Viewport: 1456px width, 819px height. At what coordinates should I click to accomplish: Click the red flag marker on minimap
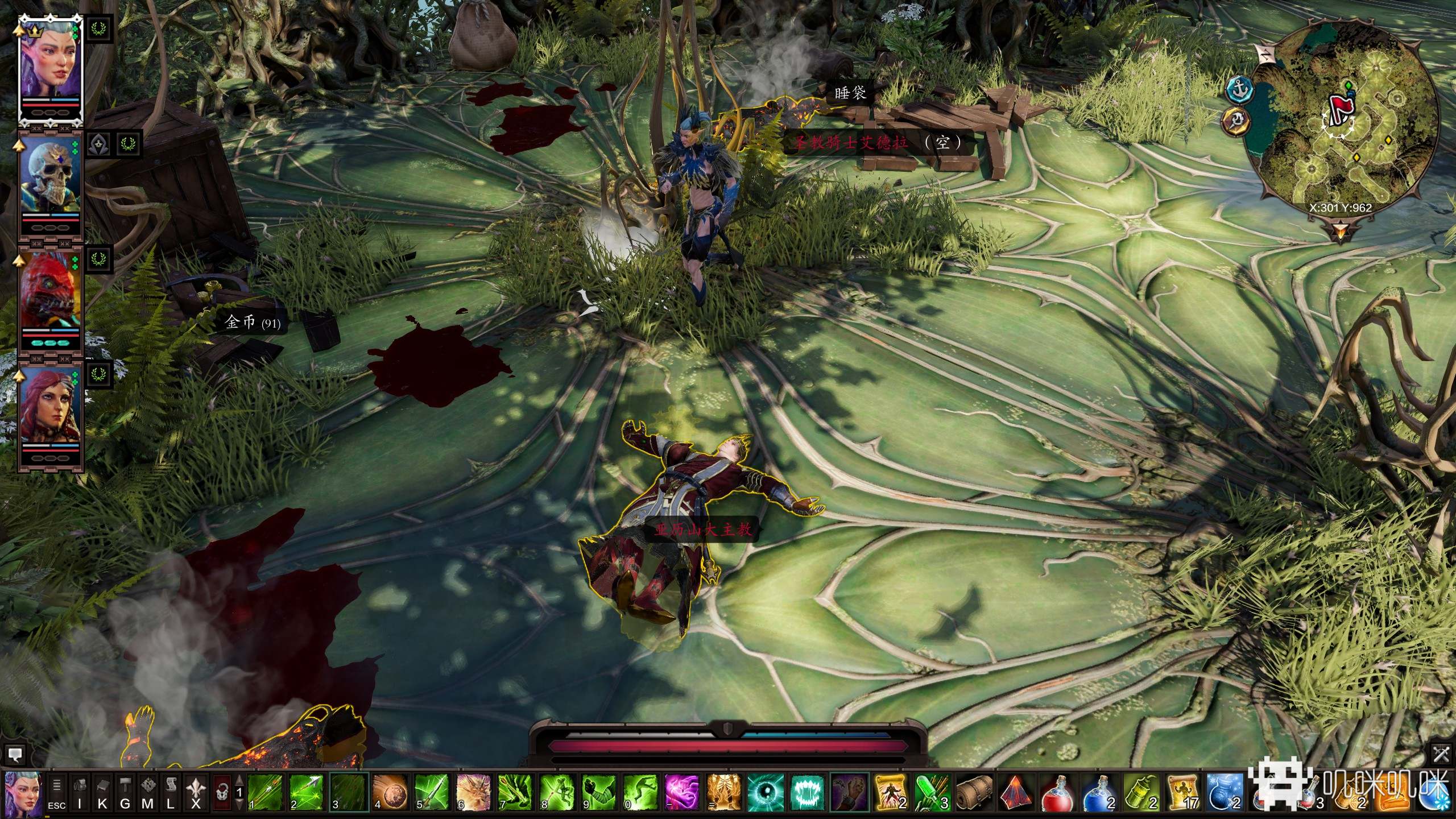[x=1338, y=107]
